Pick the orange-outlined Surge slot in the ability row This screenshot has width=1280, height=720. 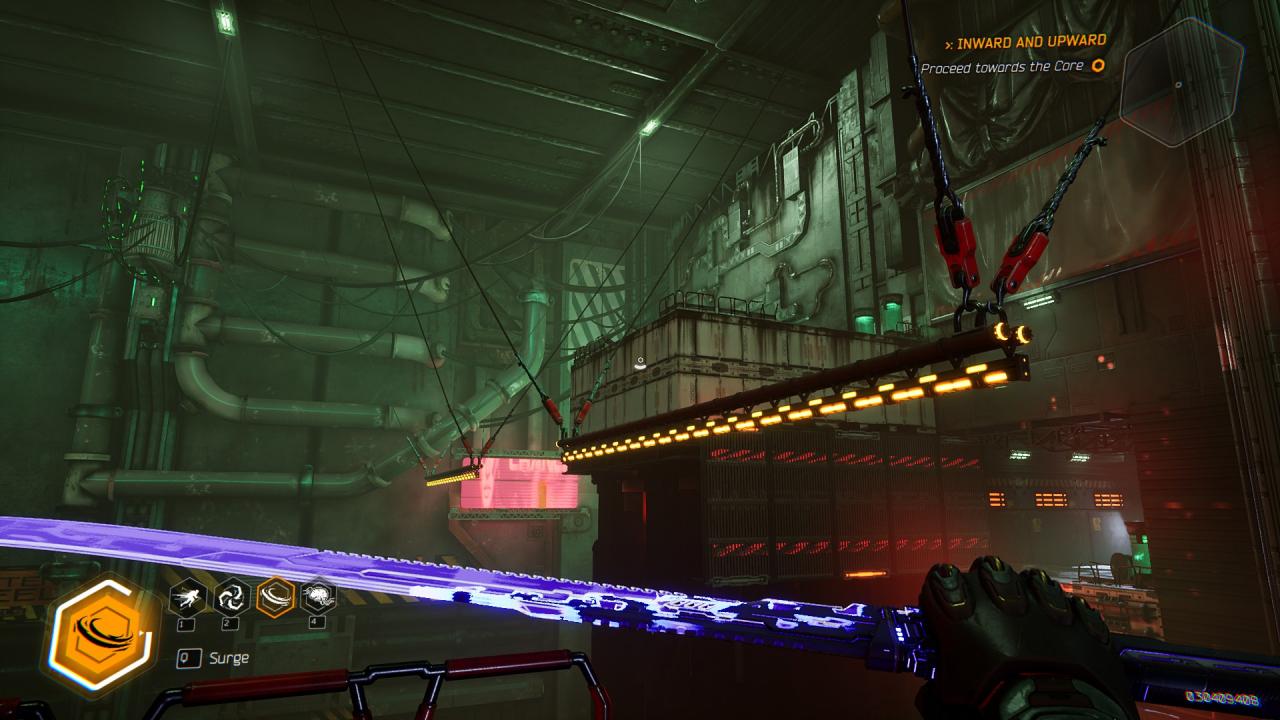(275, 598)
